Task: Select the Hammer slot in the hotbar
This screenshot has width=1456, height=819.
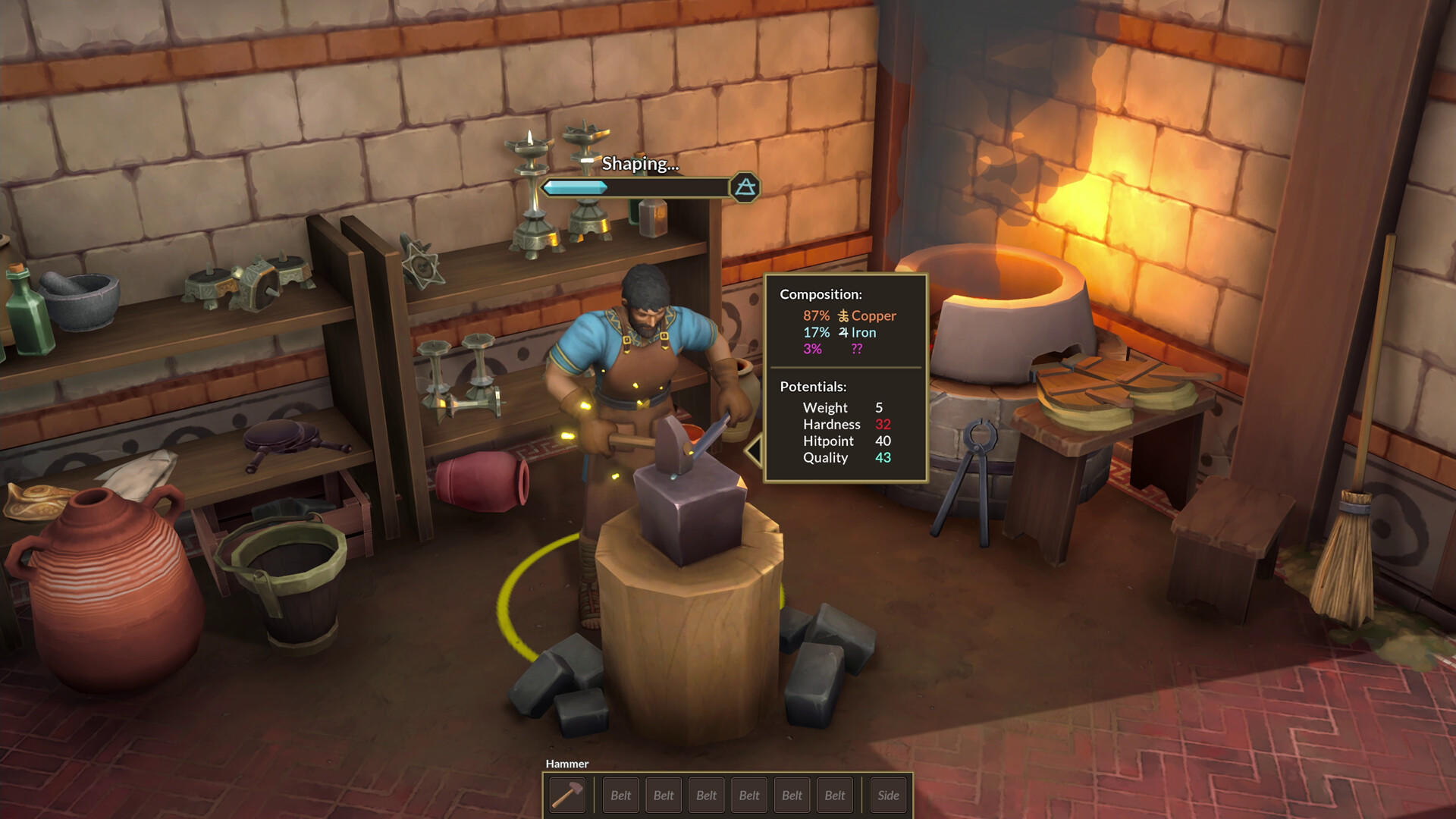Action: pyautogui.click(x=567, y=795)
